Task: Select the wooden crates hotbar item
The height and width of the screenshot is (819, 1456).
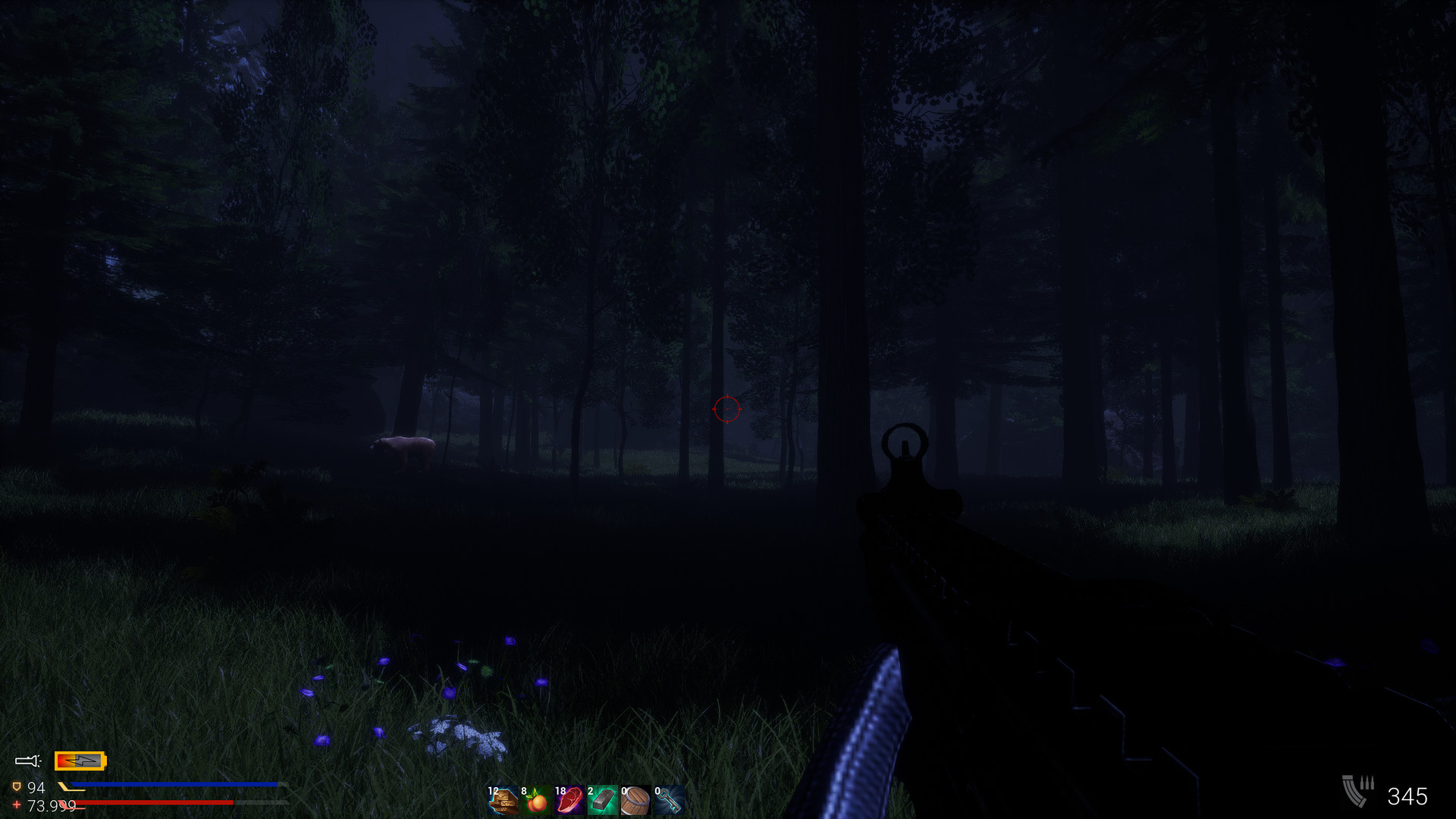Action: (x=503, y=801)
